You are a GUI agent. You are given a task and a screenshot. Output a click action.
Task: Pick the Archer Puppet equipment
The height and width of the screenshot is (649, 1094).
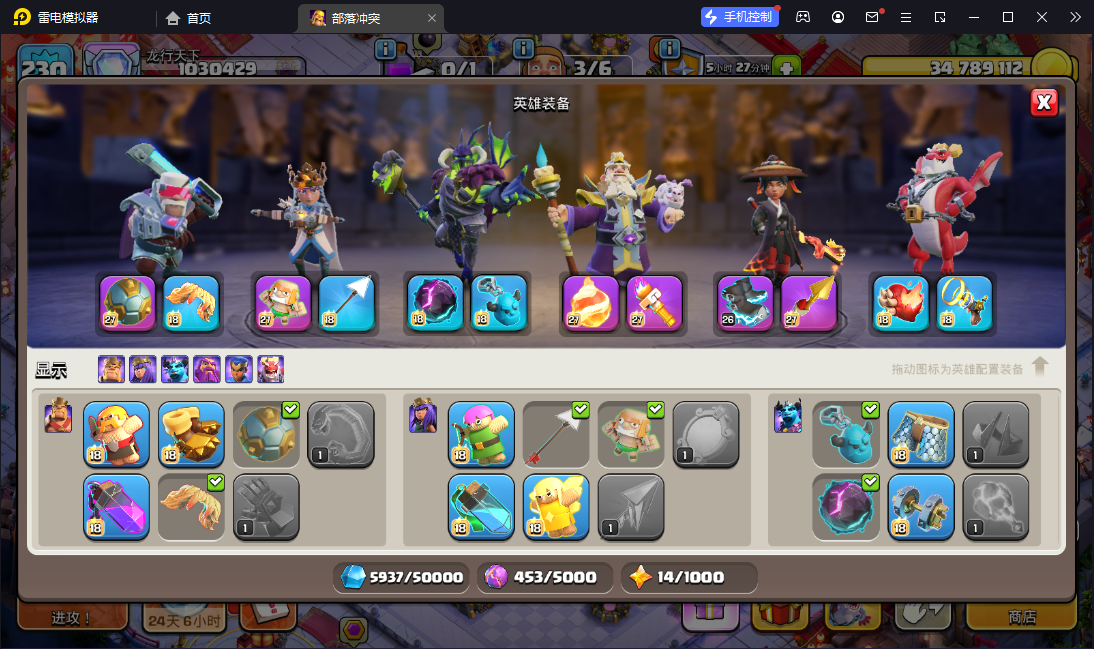click(482, 434)
